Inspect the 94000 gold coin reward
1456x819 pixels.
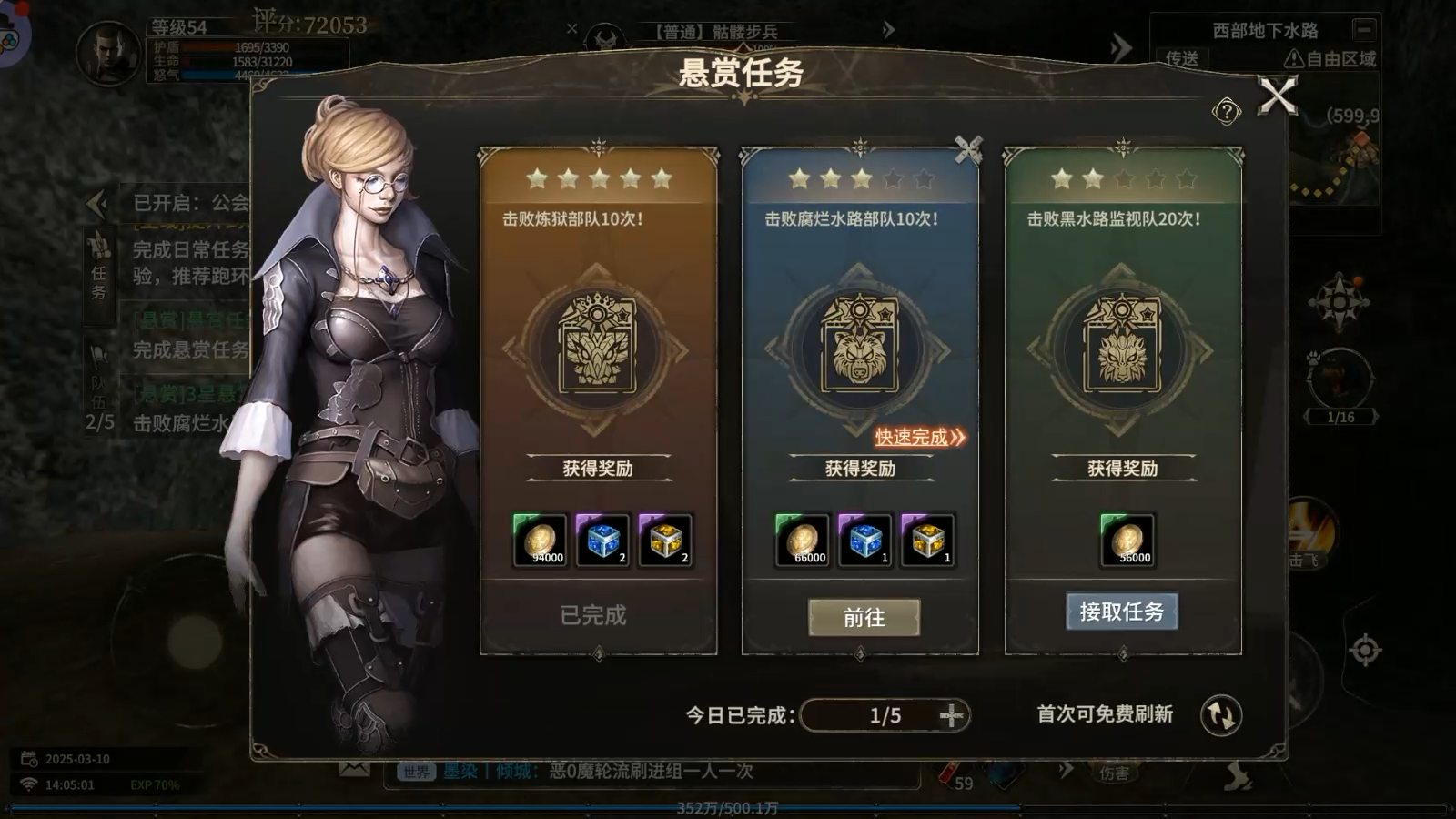click(540, 541)
